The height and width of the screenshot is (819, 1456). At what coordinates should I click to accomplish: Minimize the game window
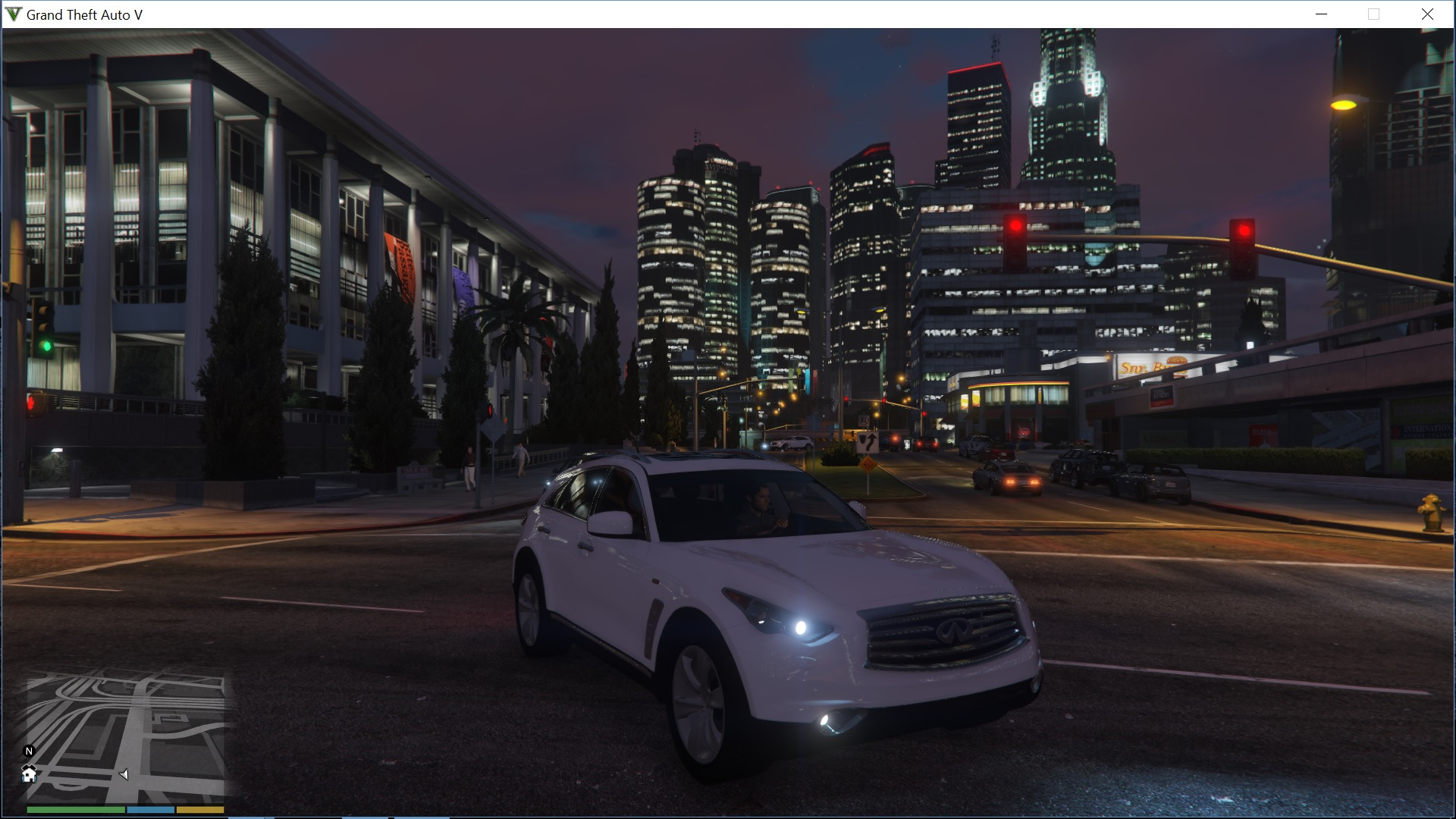pyautogui.click(x=1321, y=14)
